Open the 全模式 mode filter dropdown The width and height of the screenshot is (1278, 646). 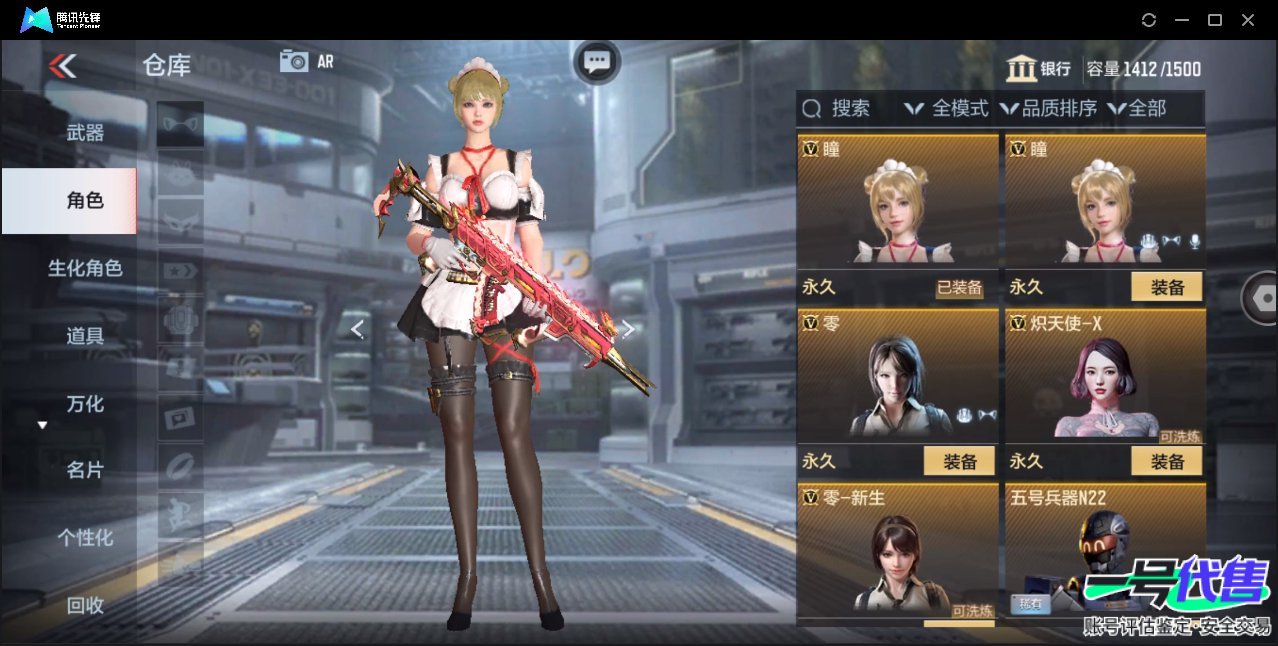tap(946, 108)
